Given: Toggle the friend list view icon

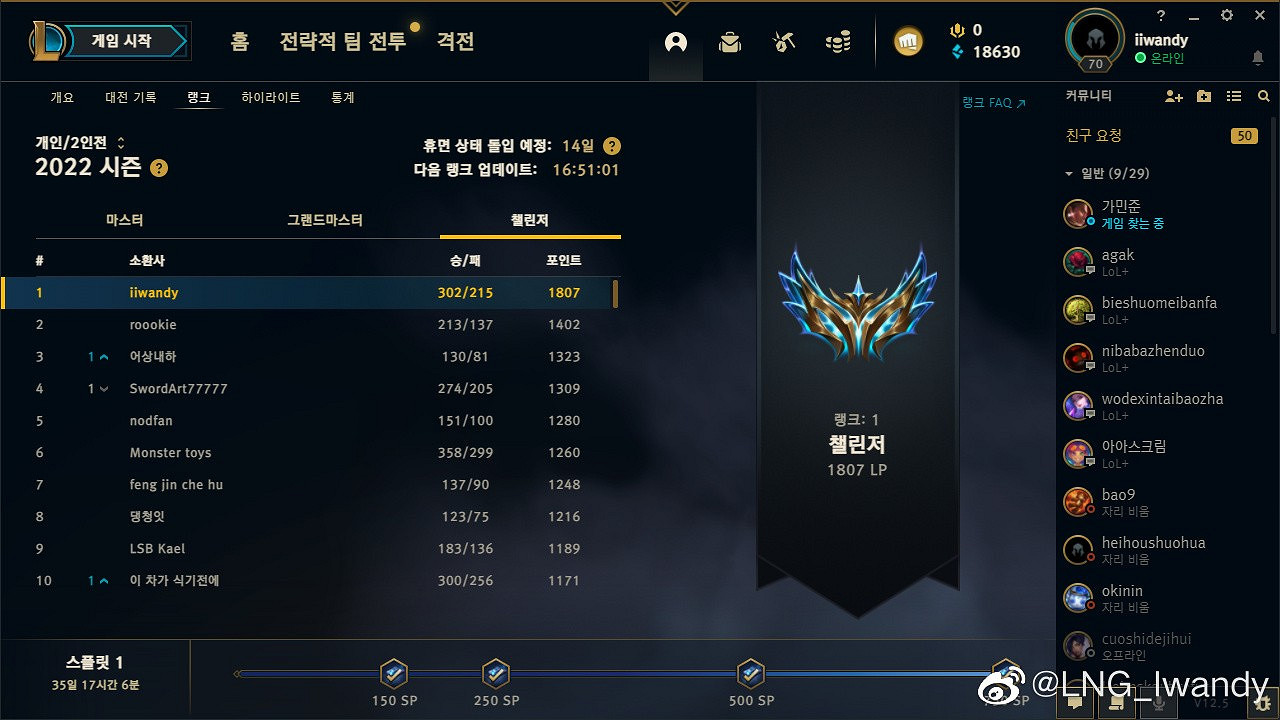Looking at the screenshot, I should click(x=1236, y=95).
